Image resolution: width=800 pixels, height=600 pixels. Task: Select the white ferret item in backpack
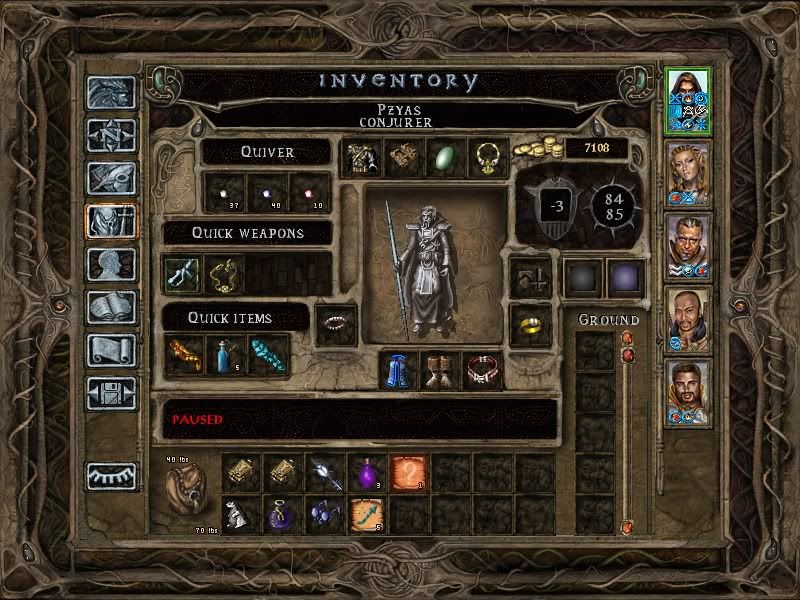coord(240,514)
